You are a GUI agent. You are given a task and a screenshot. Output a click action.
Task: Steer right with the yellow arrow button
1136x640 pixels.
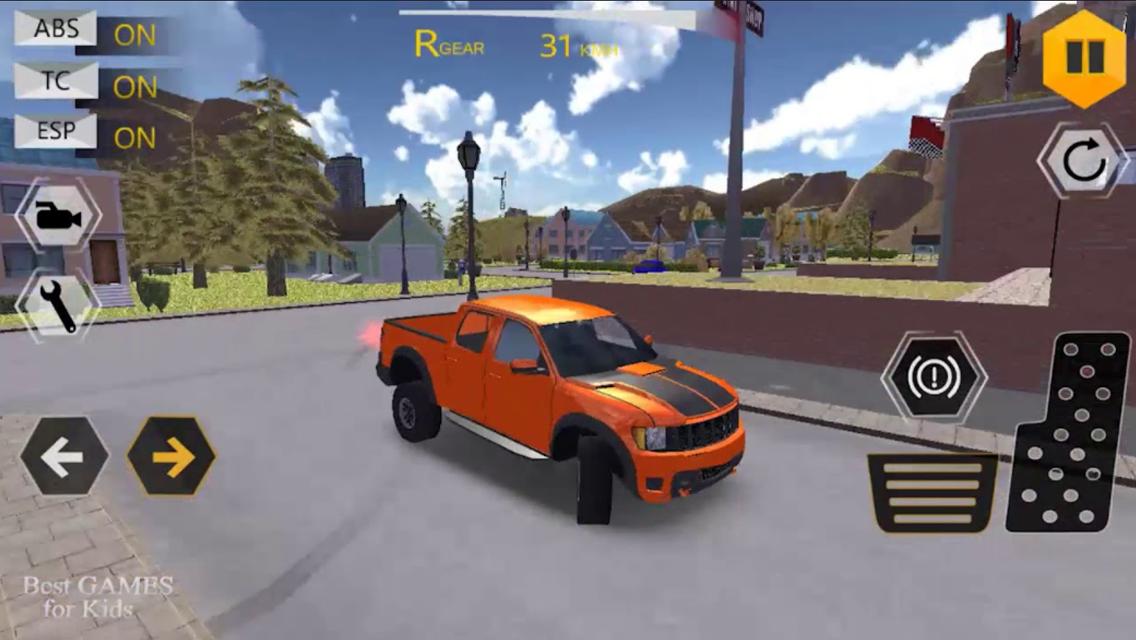coord(171,456)
